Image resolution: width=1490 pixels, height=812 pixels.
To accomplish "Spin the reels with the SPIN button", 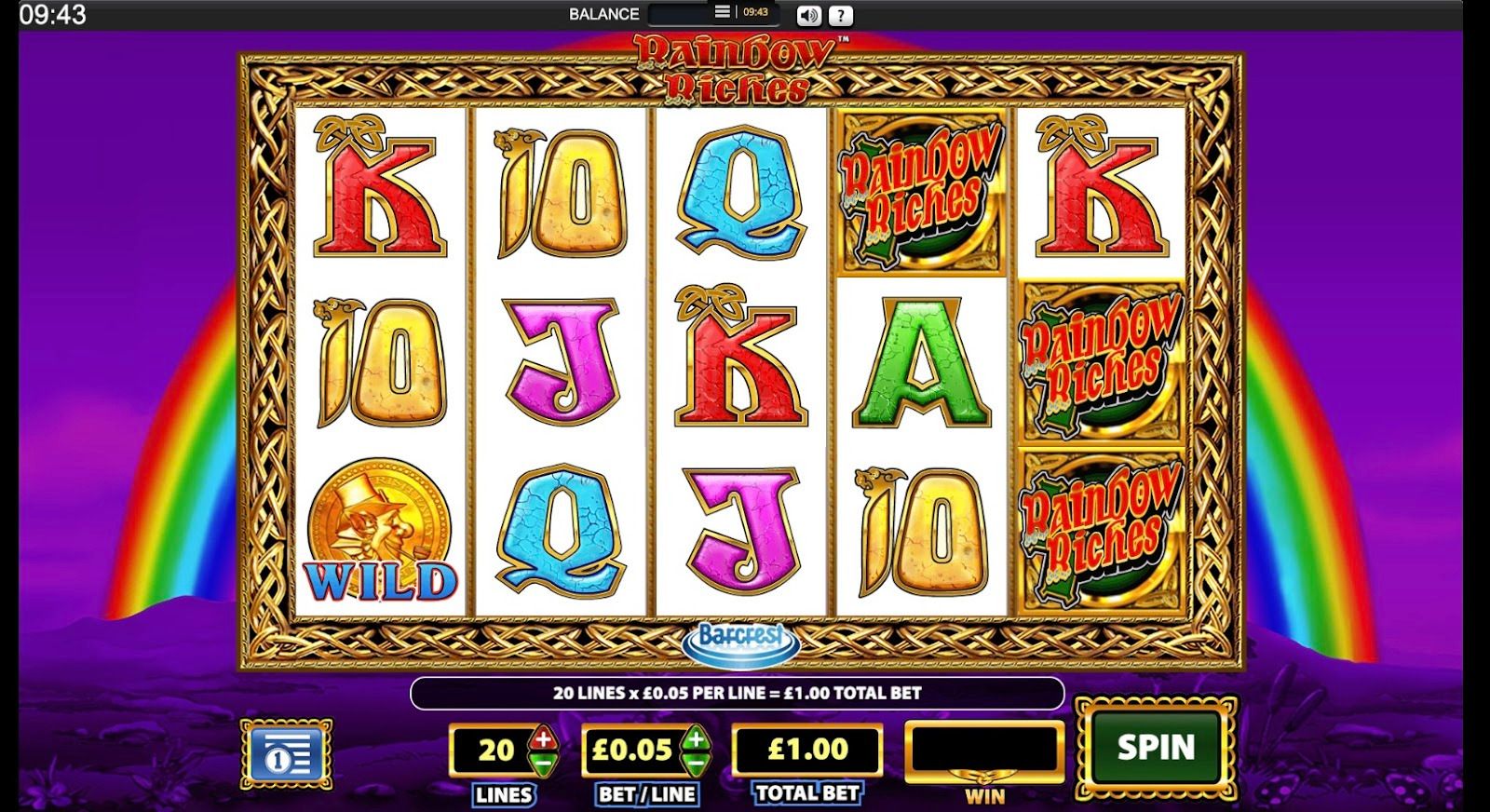I will (x=1156, y=747).
